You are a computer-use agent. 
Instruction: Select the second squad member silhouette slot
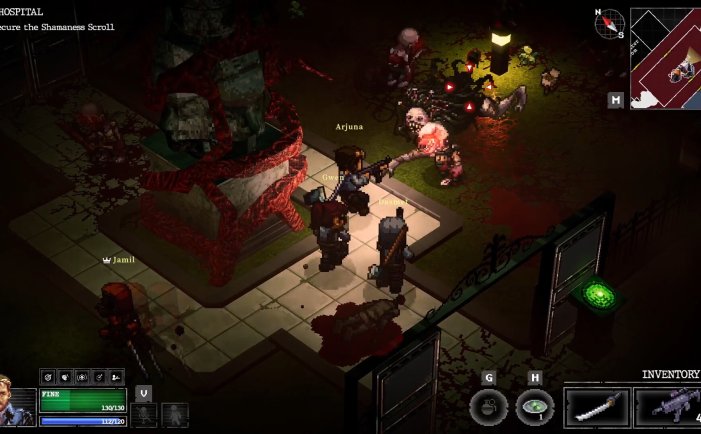tap(174, 413)
